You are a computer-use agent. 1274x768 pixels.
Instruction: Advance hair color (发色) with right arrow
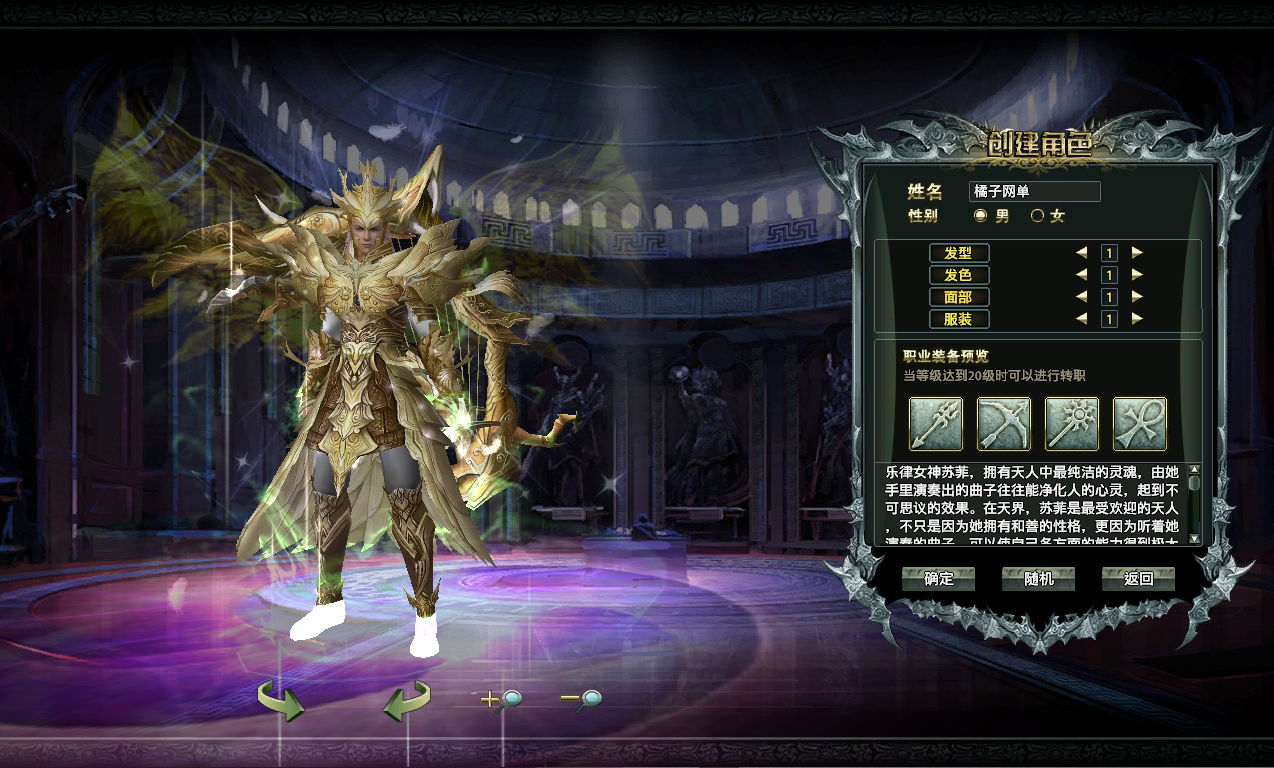(1137, 275)
